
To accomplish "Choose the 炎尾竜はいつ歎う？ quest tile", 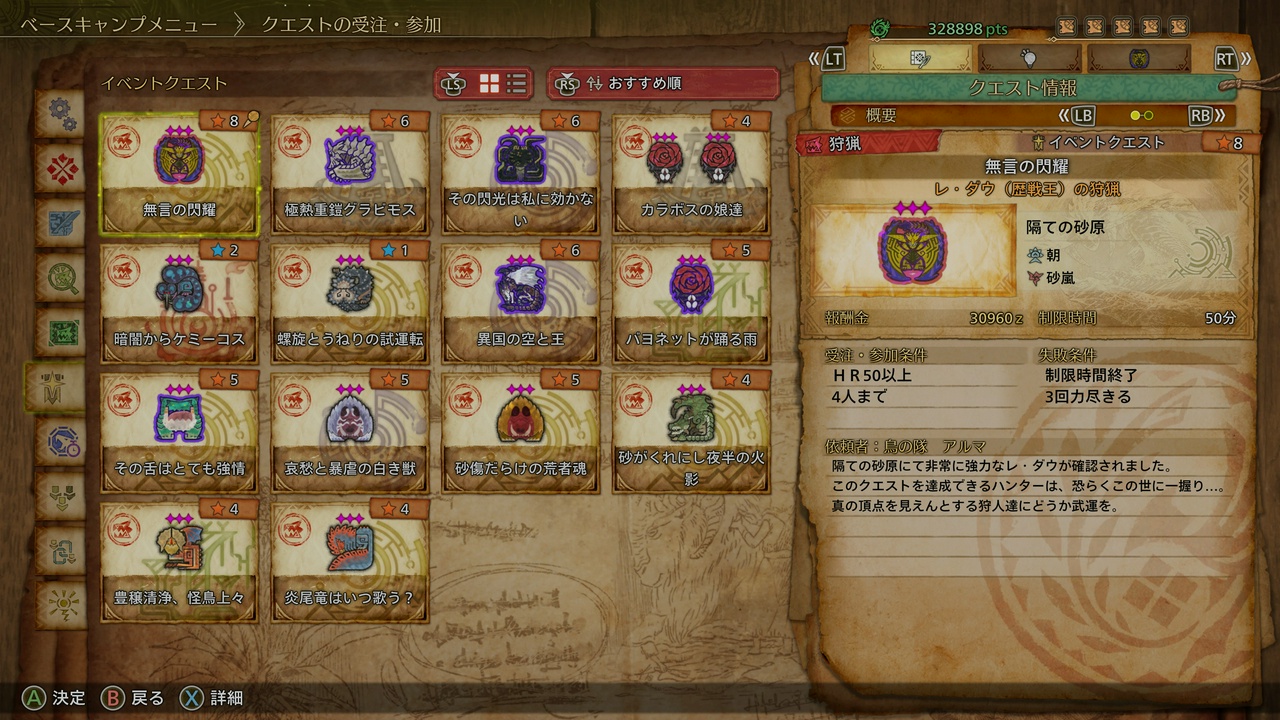I will tap(350, 561).
